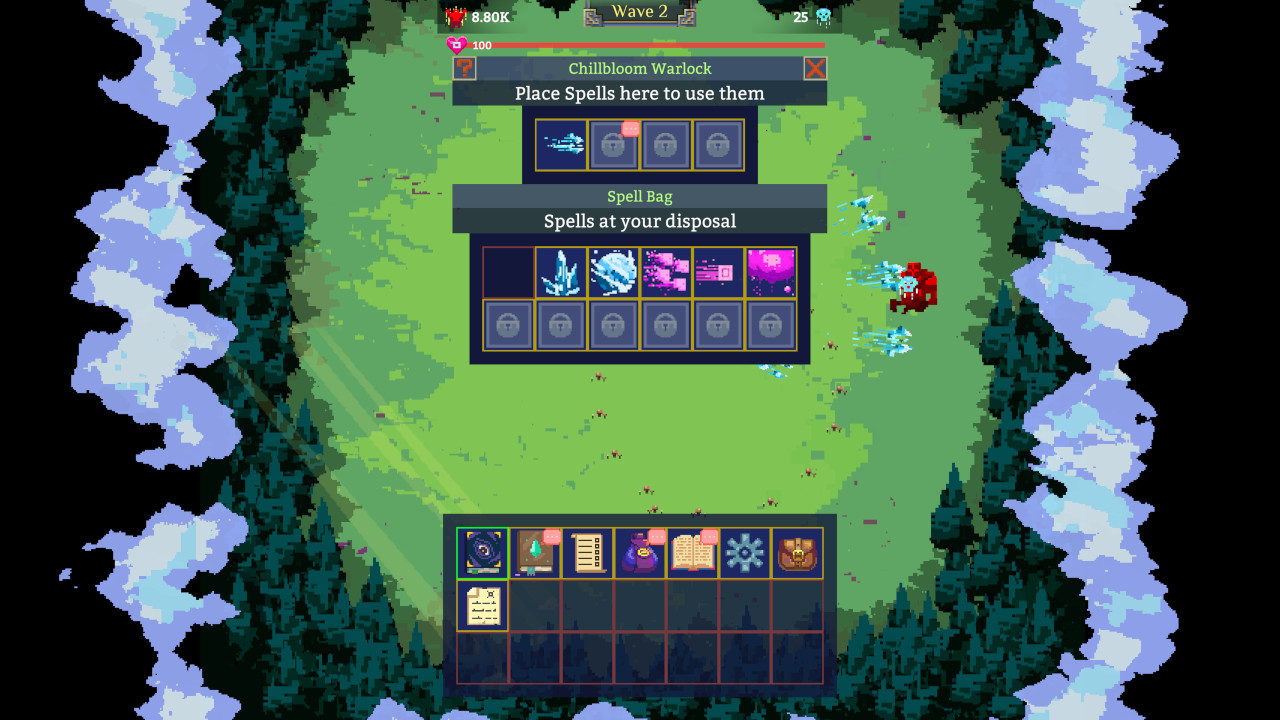Close the Chillbloom Warlock panel

(815, 68)
